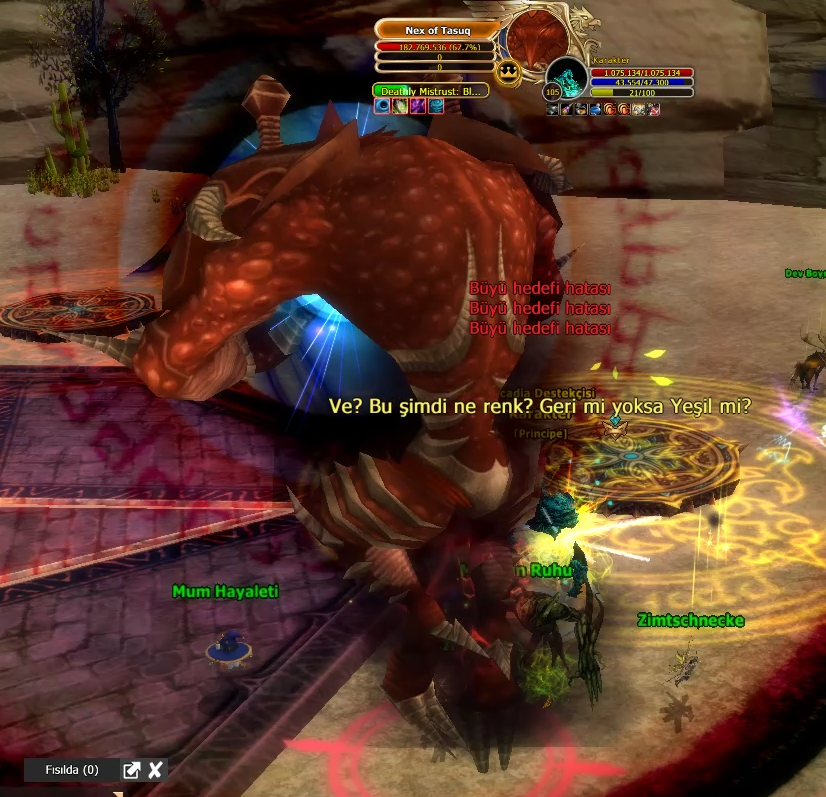826x797 pixels.
Task: Inspect the blue potion buff icon
Action: [x=595, y=109]
